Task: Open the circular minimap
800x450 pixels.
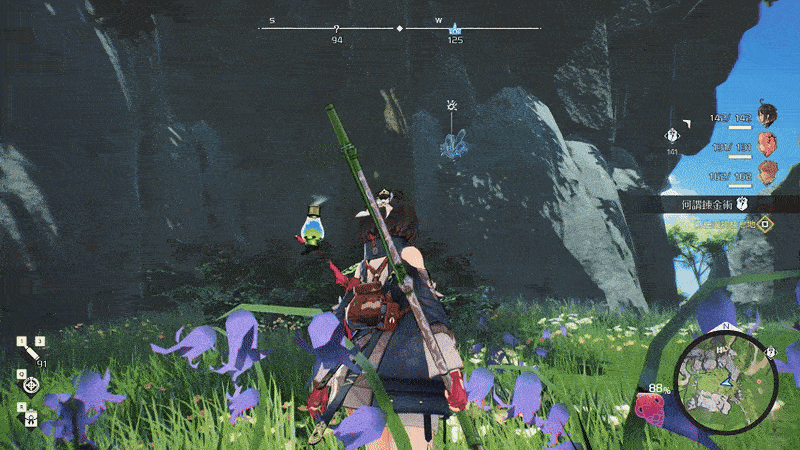Action: tap(718, 380)
